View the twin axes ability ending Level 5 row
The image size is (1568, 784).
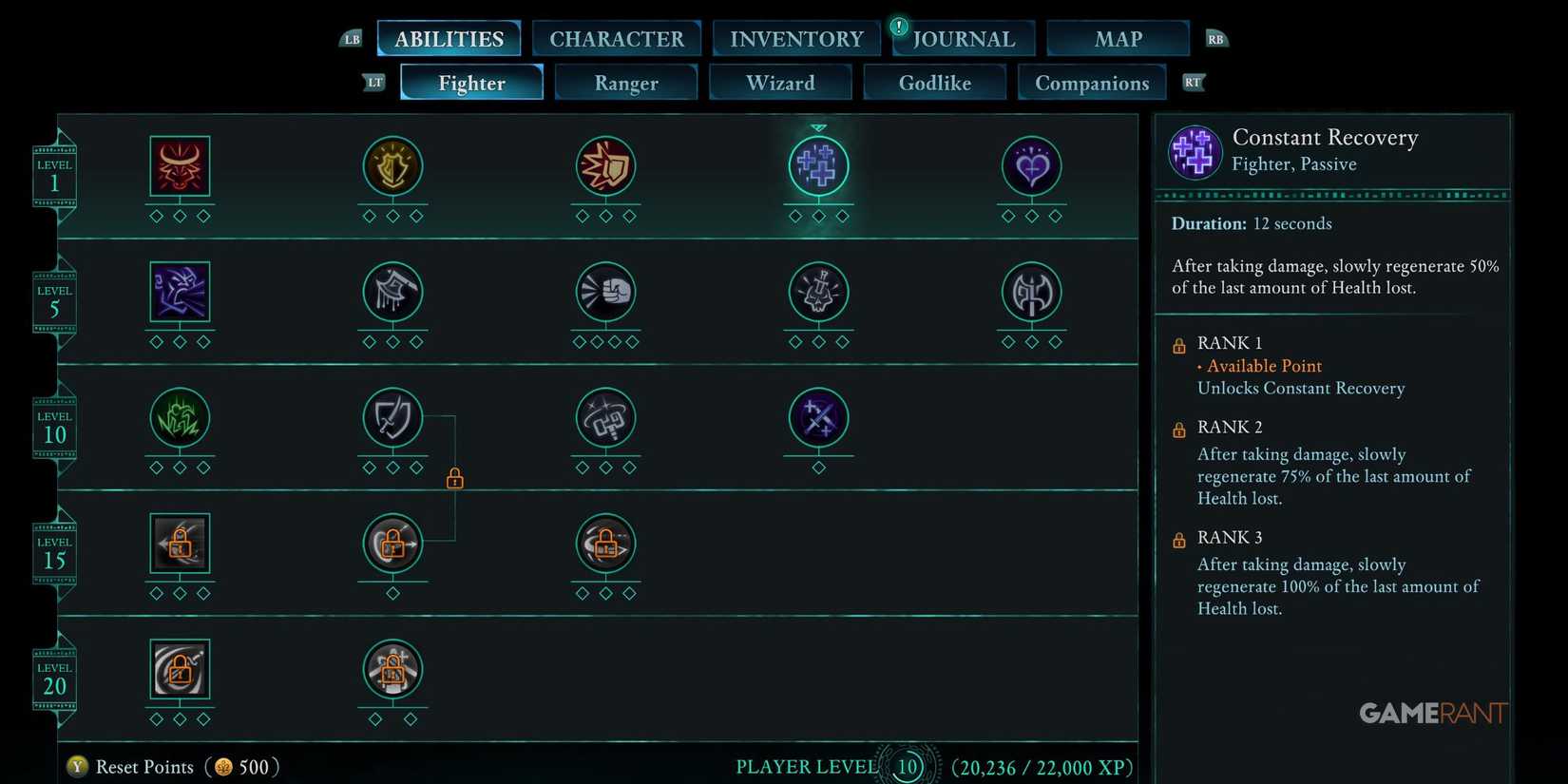coord(1031,292)
